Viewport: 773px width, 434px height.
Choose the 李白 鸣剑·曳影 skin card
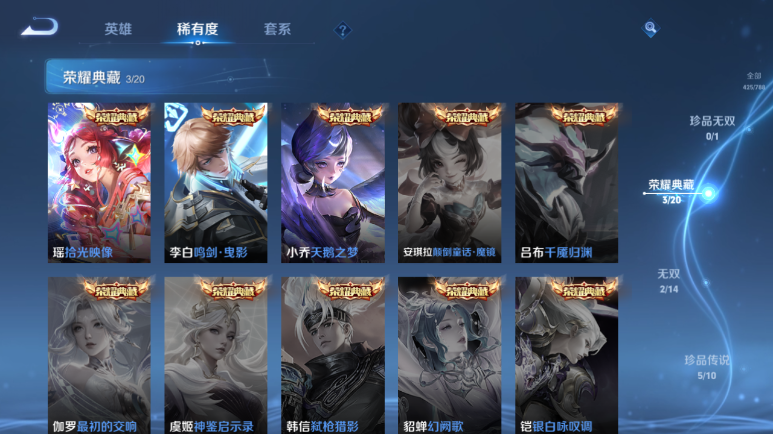[x=216, y=182]
